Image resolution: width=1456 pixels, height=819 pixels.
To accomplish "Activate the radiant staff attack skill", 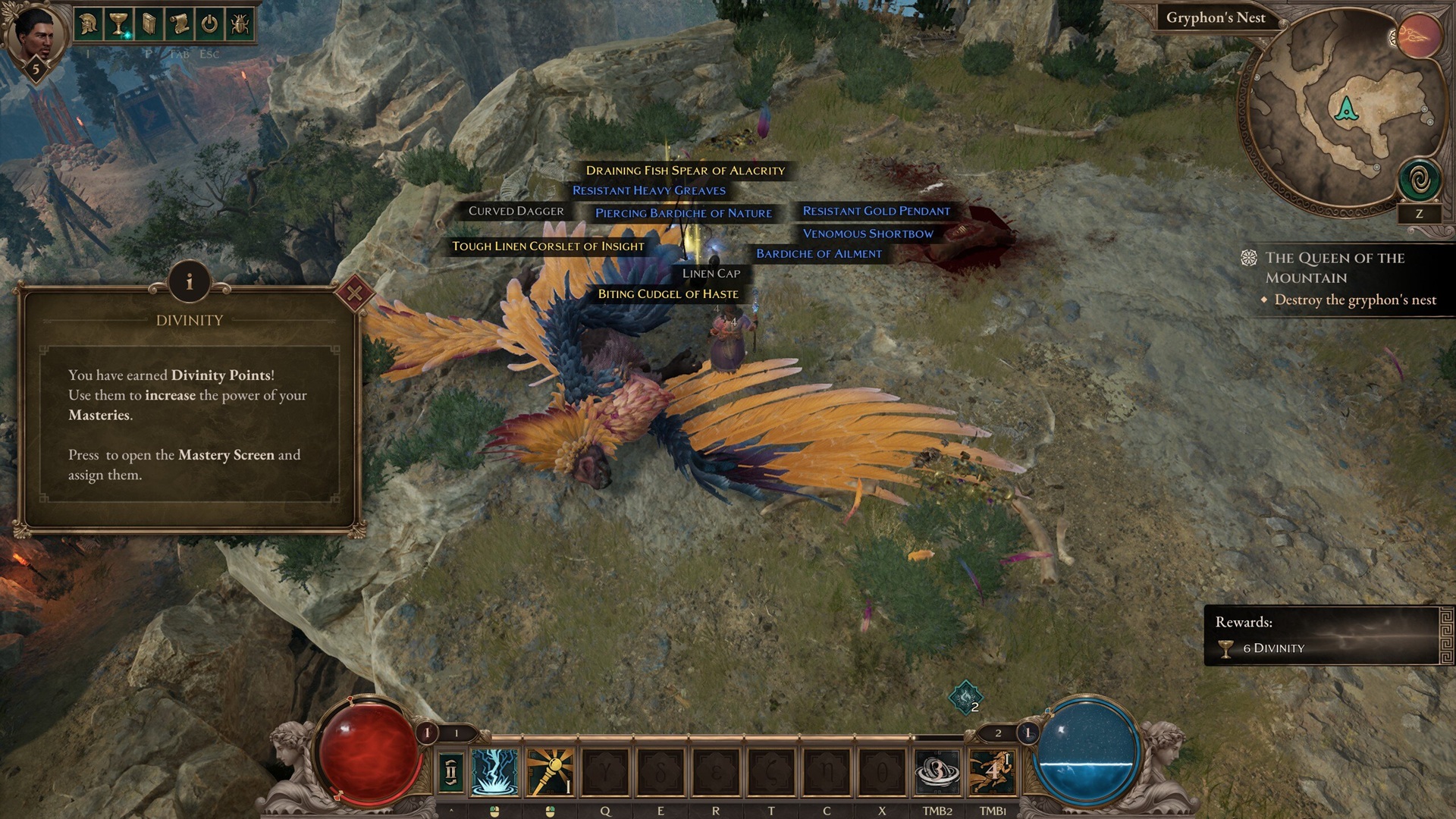I will [550, 772].
